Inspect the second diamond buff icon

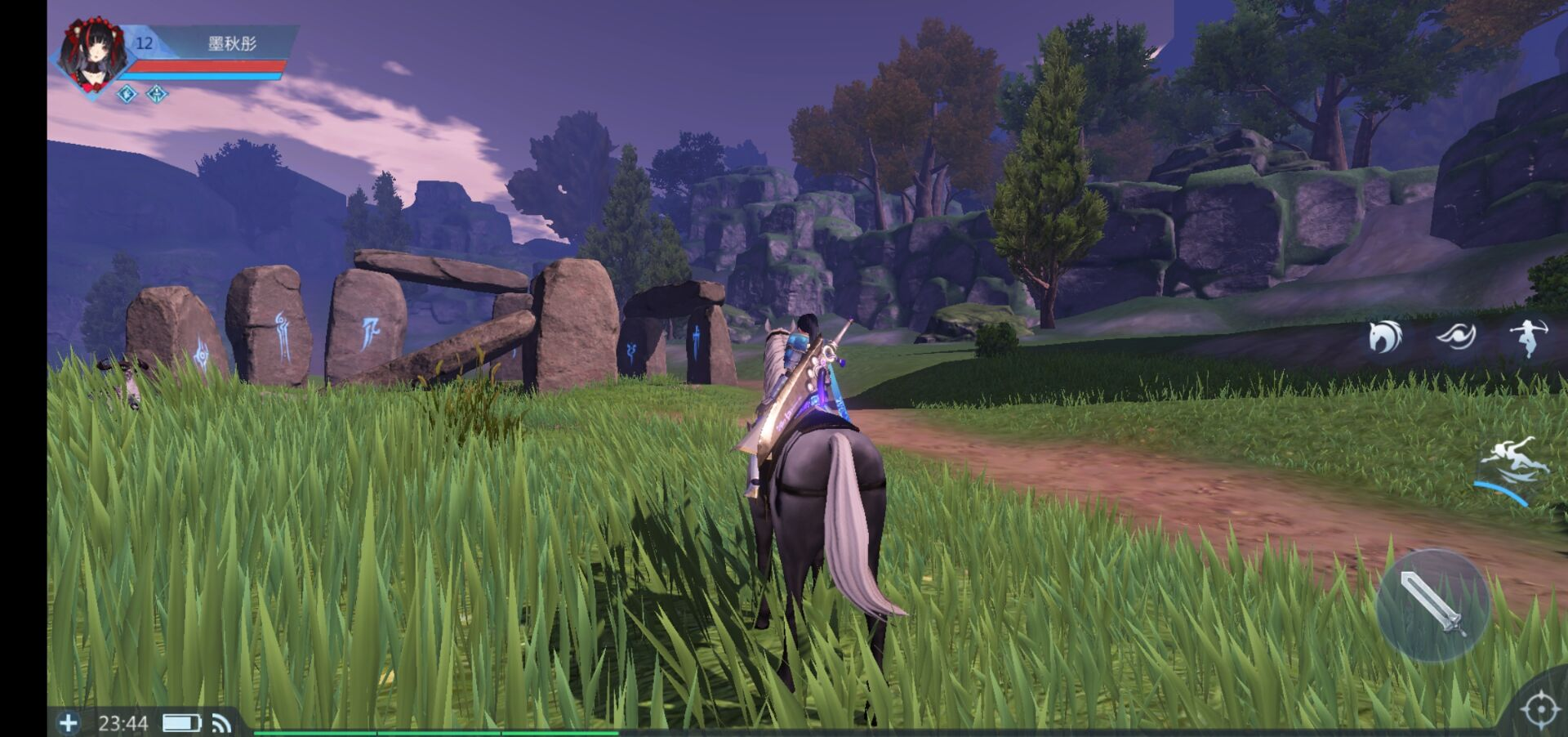[x=157, y=94]
